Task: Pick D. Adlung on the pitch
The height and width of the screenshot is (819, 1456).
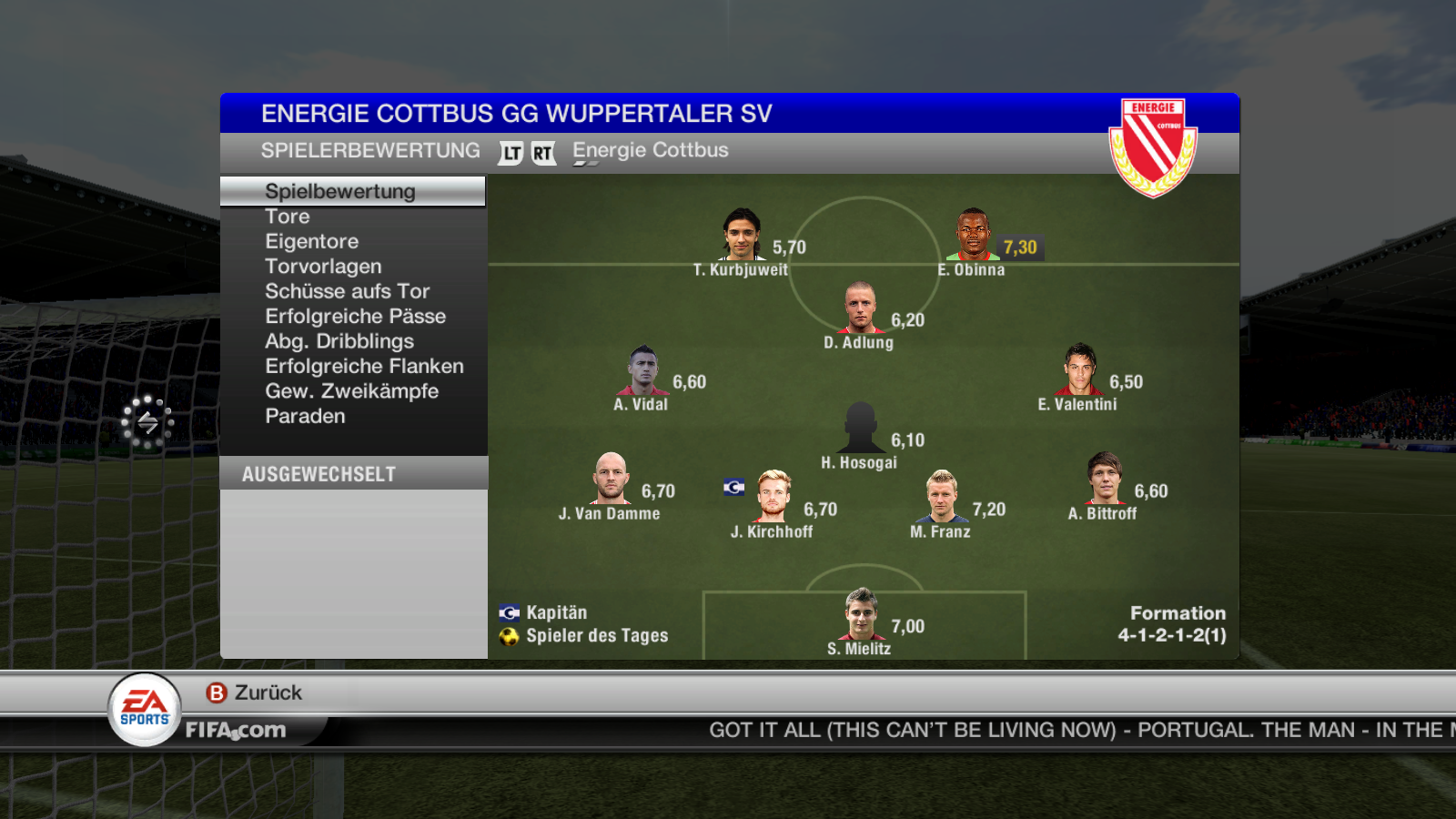Action: (x=860, y=308)
